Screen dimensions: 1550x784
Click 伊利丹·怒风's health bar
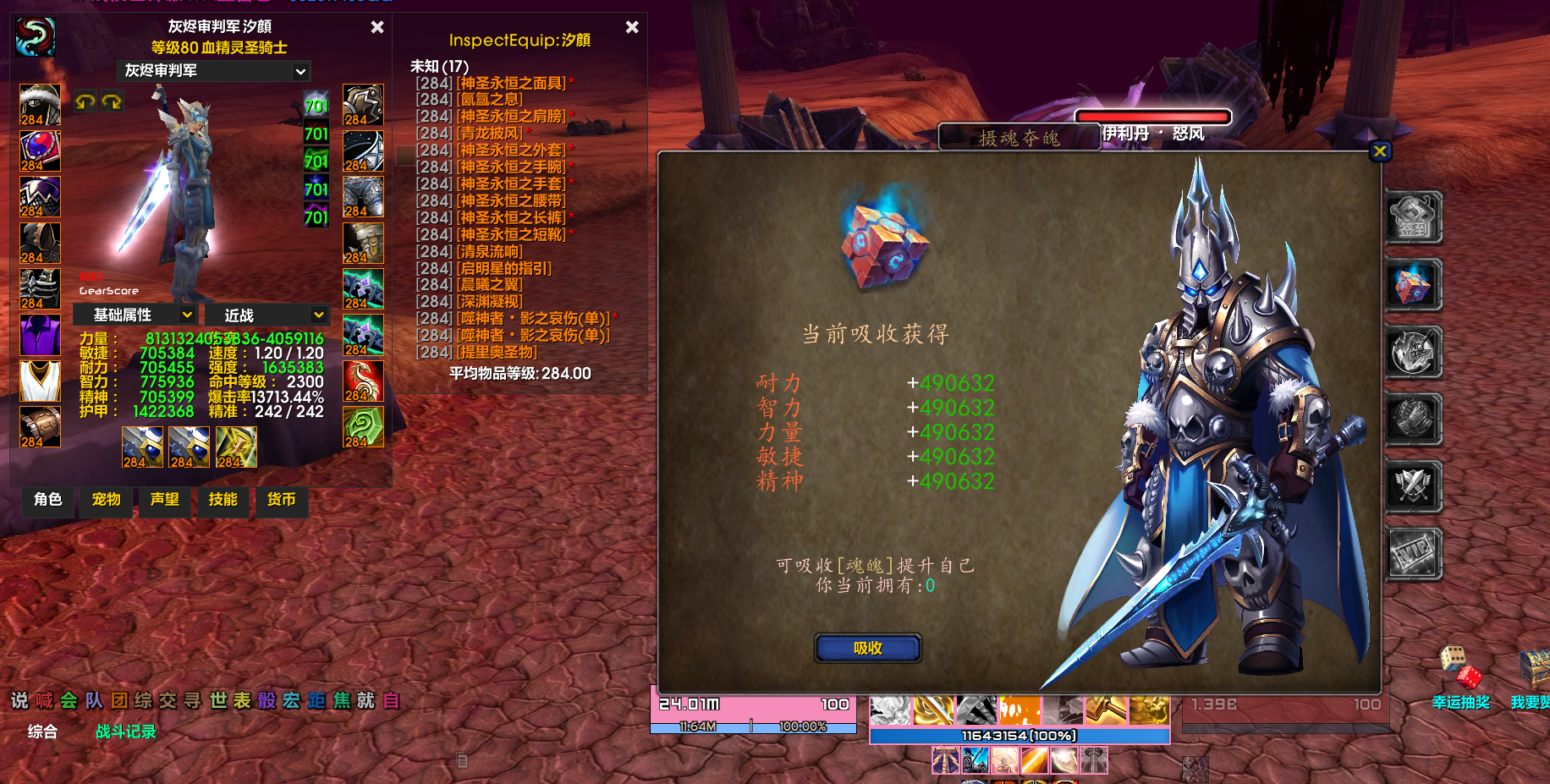click(x=1152, y=117)
